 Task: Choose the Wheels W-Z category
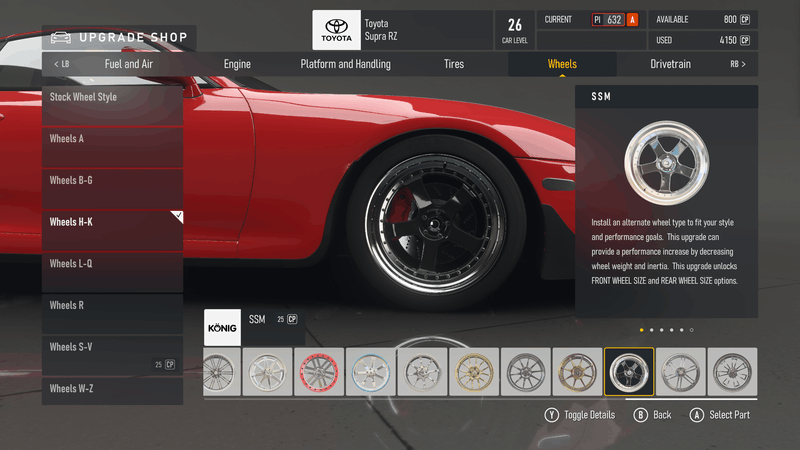[112, 388]
